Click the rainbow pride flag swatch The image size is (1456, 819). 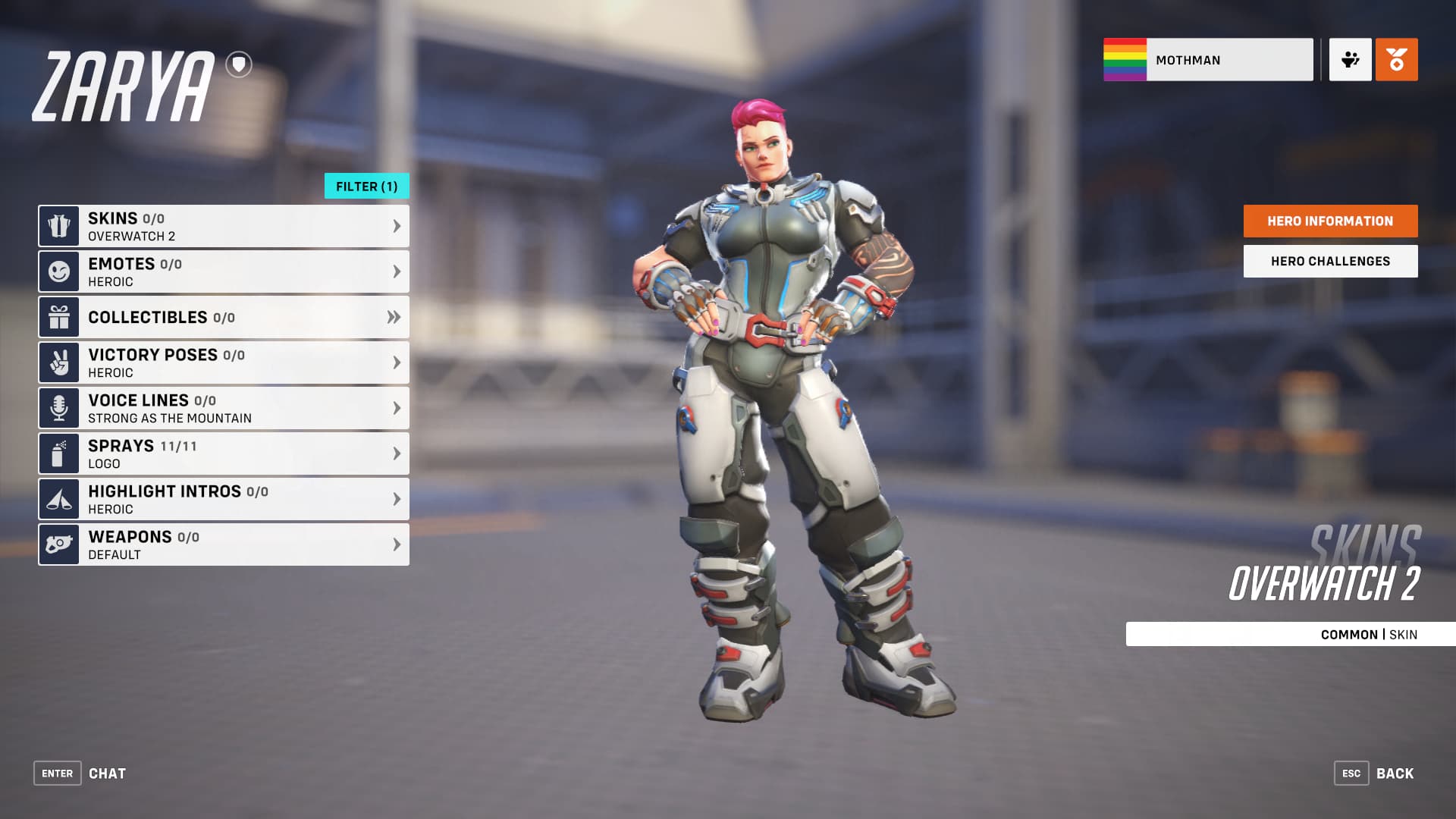[x=1125, y=59]
